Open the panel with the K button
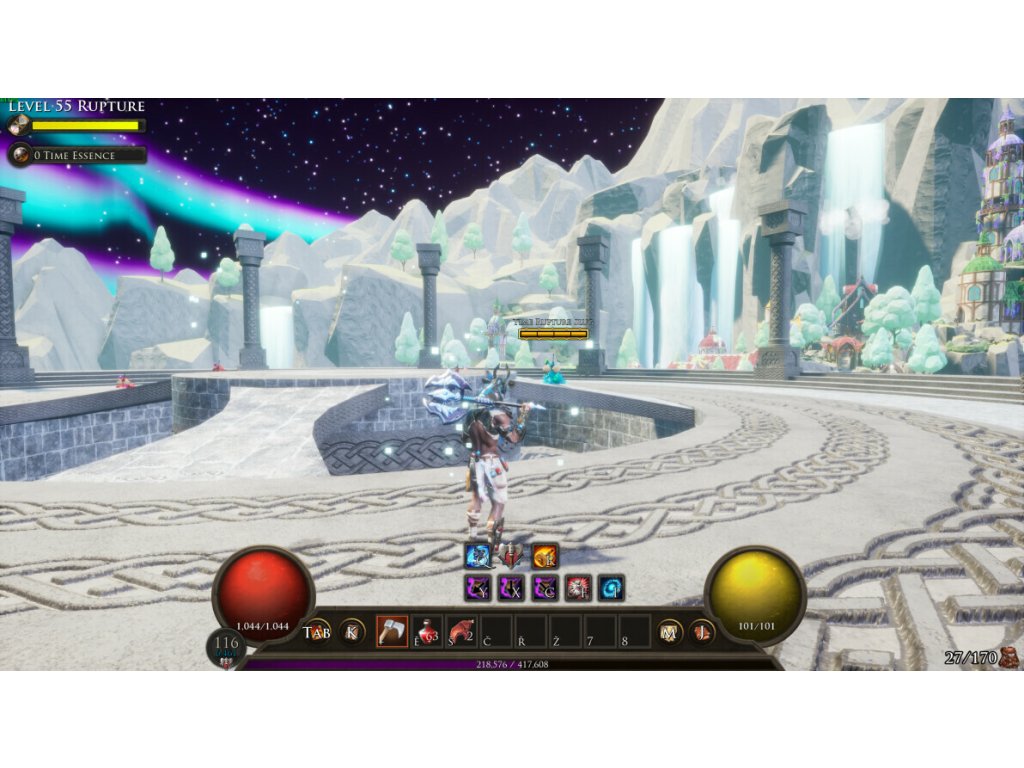Viewport: 1024px width, 768px height. click(x=352, y=632)
